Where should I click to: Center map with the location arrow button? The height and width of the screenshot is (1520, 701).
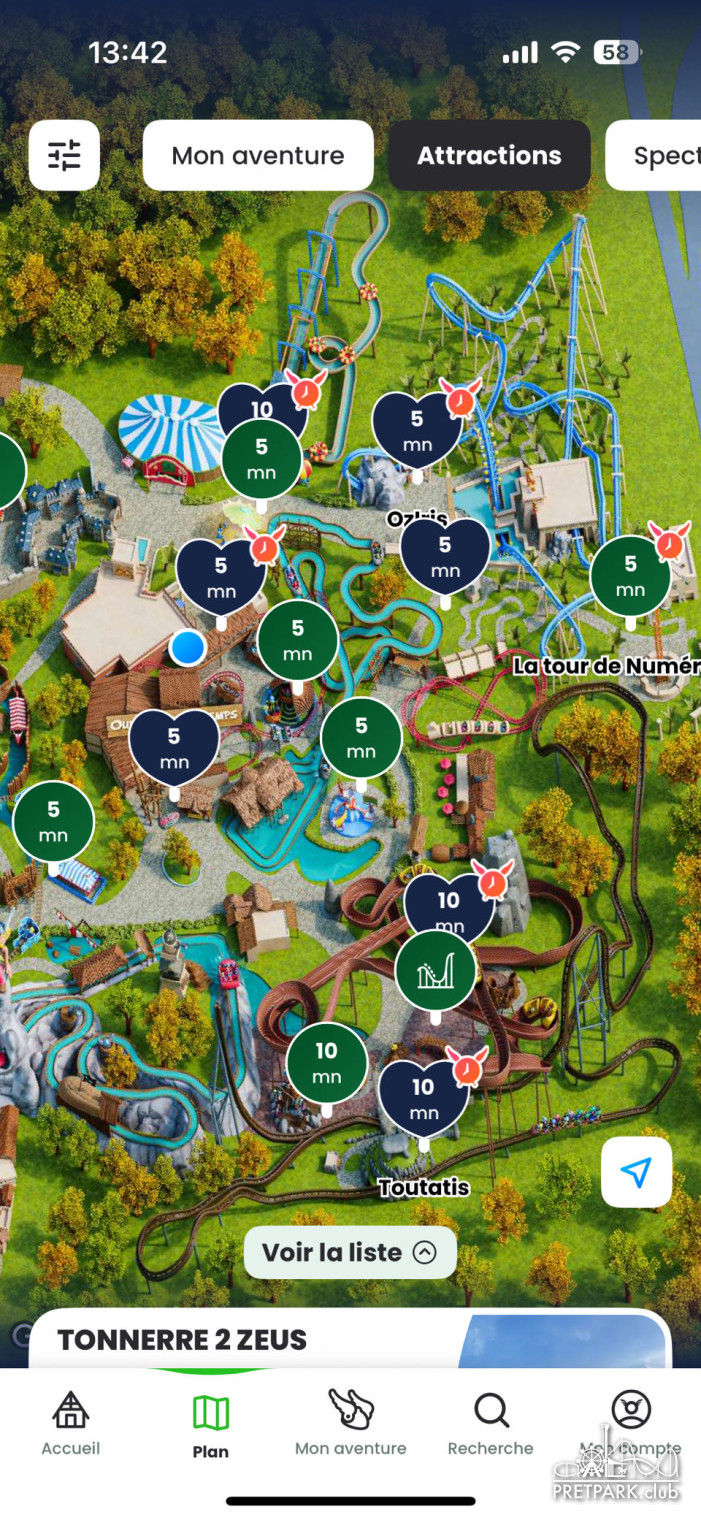tap(636, 1172)
